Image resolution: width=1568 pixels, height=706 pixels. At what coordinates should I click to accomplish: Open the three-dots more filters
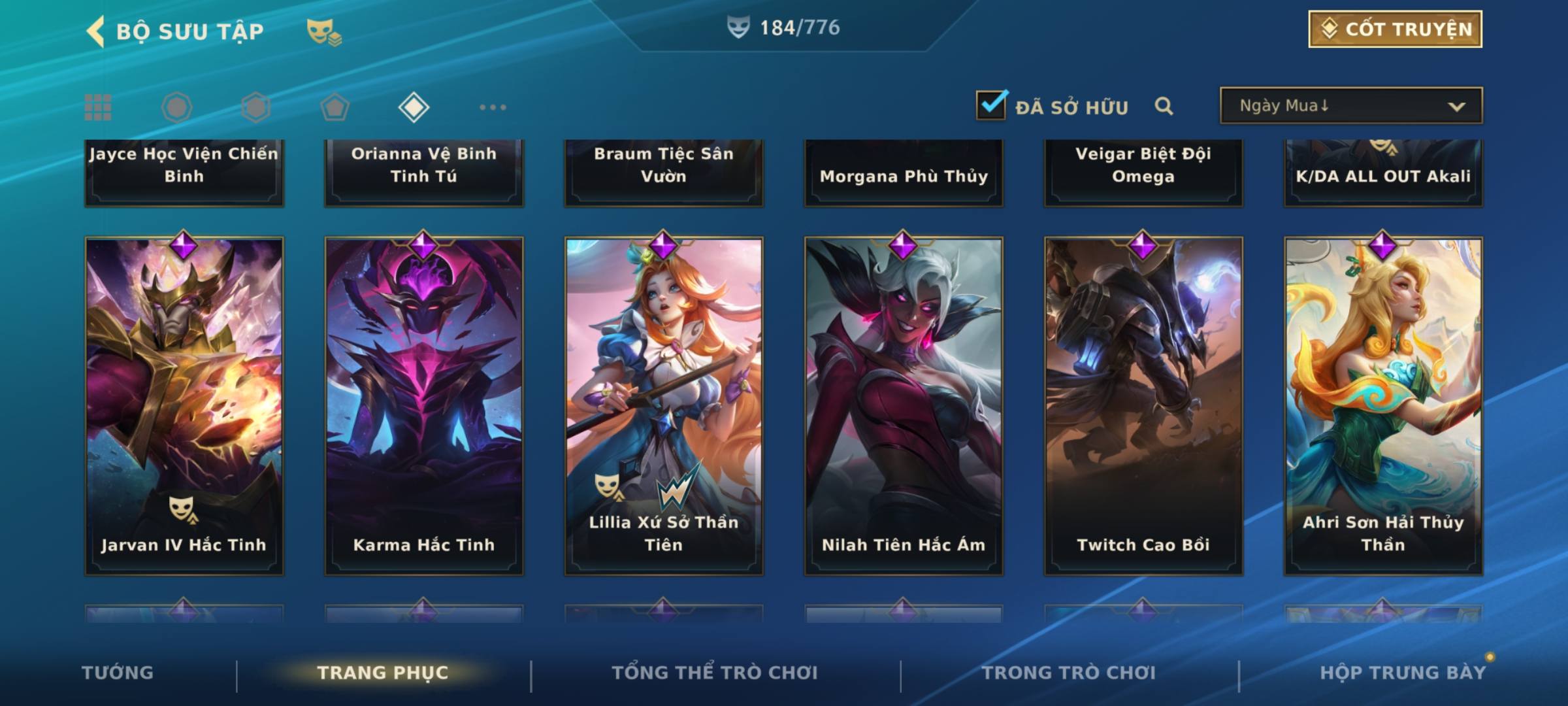[493, 107]
